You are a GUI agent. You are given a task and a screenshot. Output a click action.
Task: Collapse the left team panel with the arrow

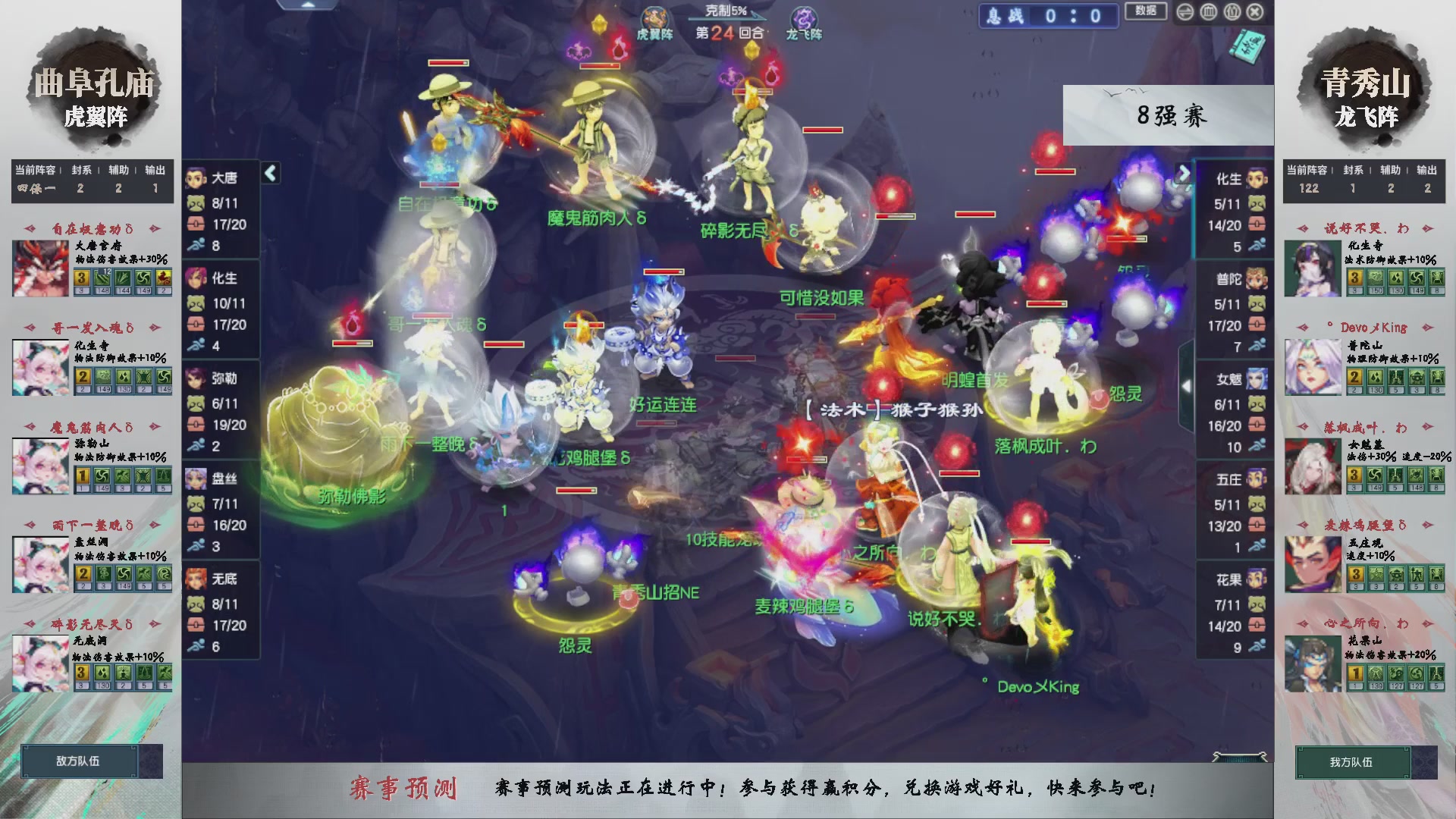coord(269,173)
